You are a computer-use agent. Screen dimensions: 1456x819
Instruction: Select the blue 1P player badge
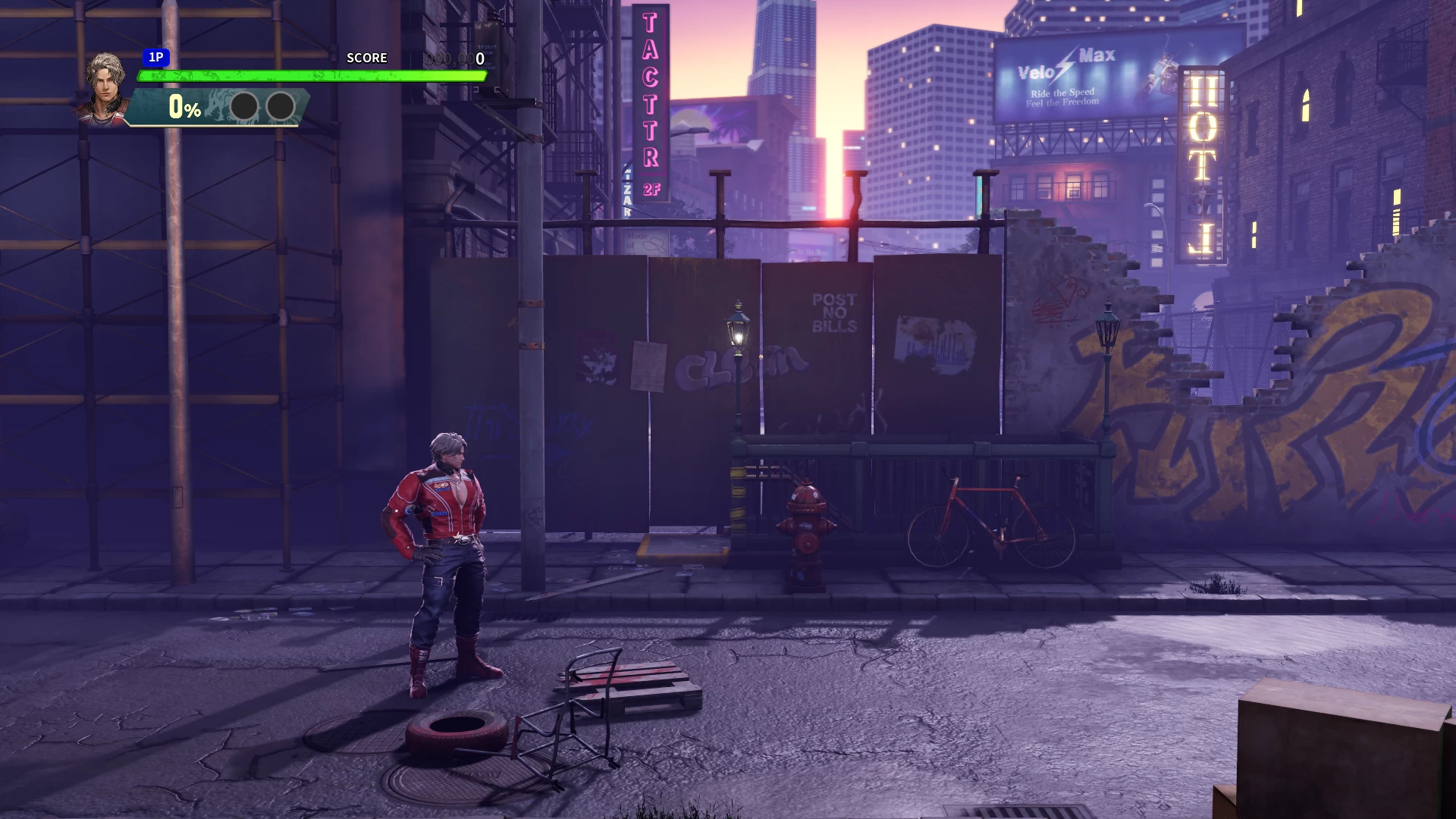156,58
